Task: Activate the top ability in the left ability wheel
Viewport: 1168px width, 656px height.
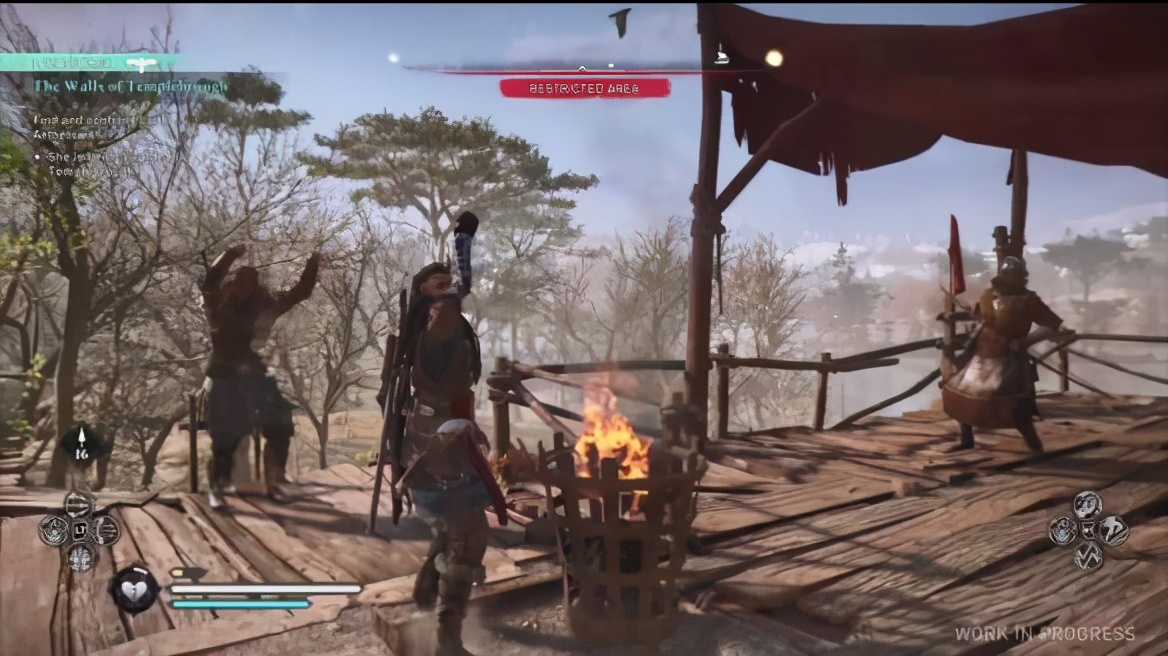Action: click(80, 503)
